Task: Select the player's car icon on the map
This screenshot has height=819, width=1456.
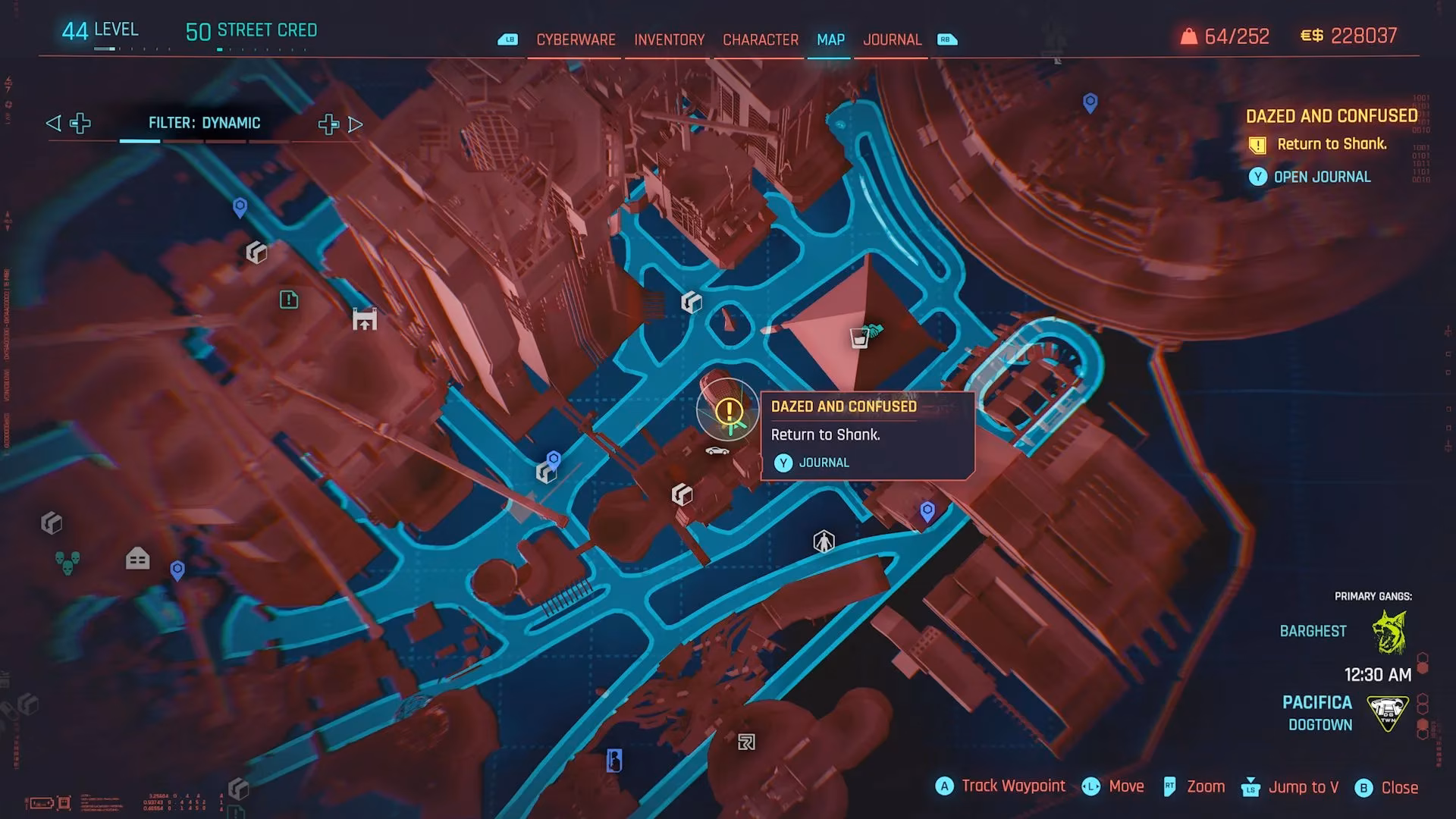Action: click(x=717, y=450)
